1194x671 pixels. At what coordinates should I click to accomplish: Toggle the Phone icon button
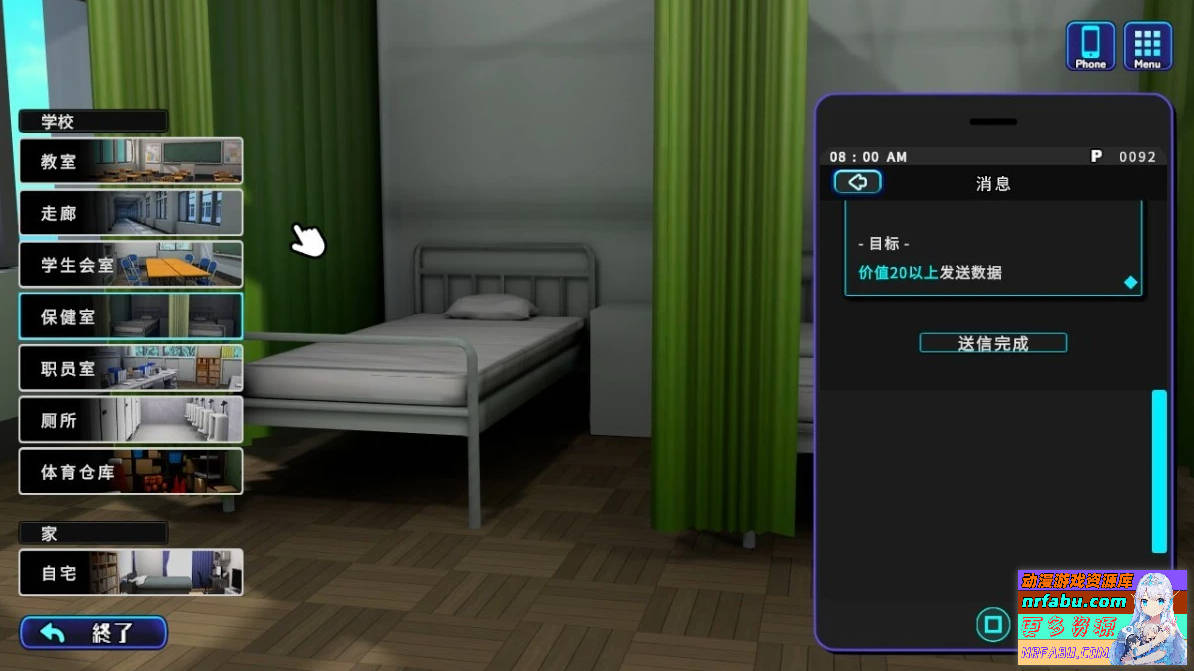[x=1090, y=46]
